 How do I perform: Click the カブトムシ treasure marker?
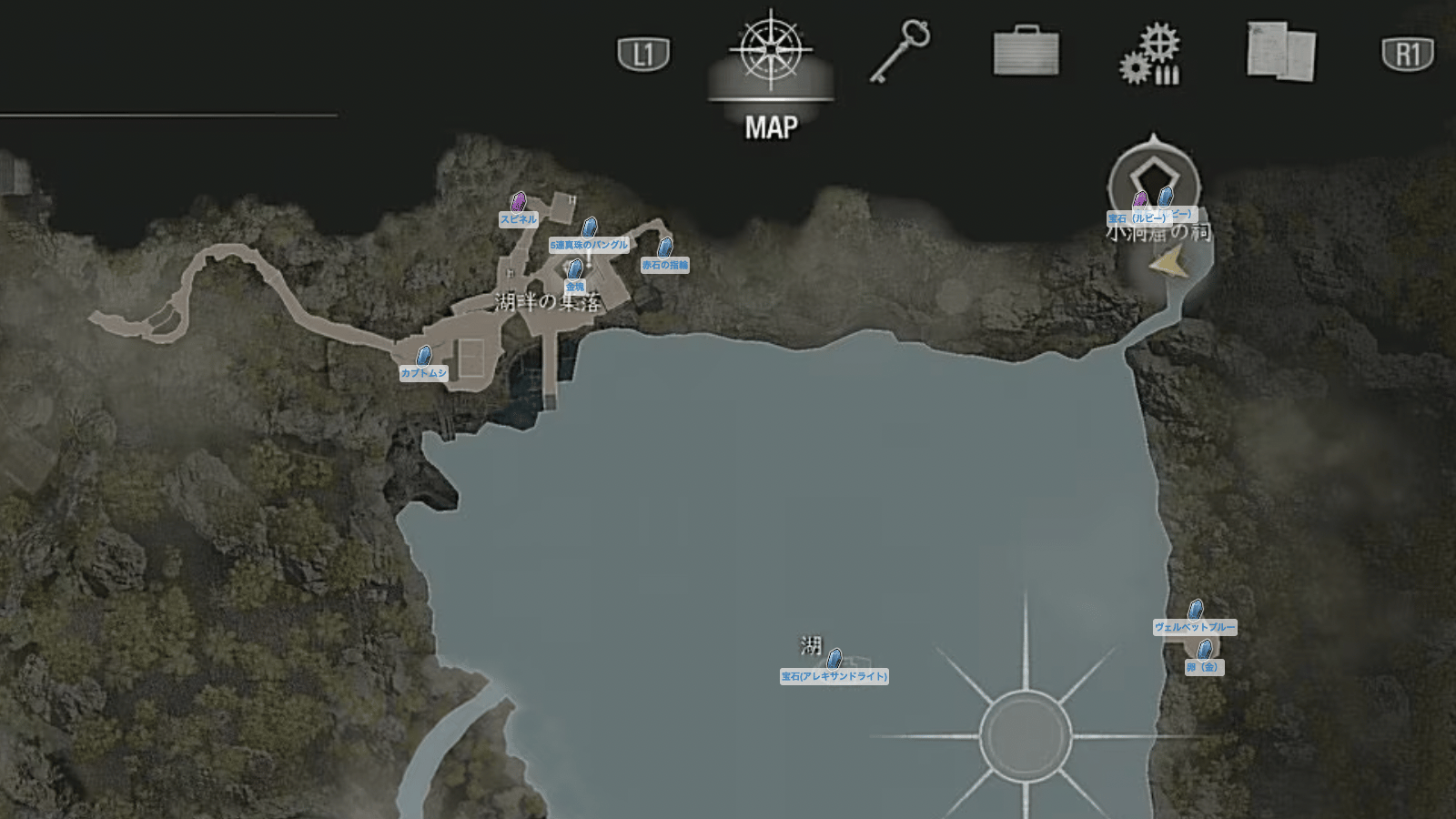pyautogui.click(x=424, y=356)
